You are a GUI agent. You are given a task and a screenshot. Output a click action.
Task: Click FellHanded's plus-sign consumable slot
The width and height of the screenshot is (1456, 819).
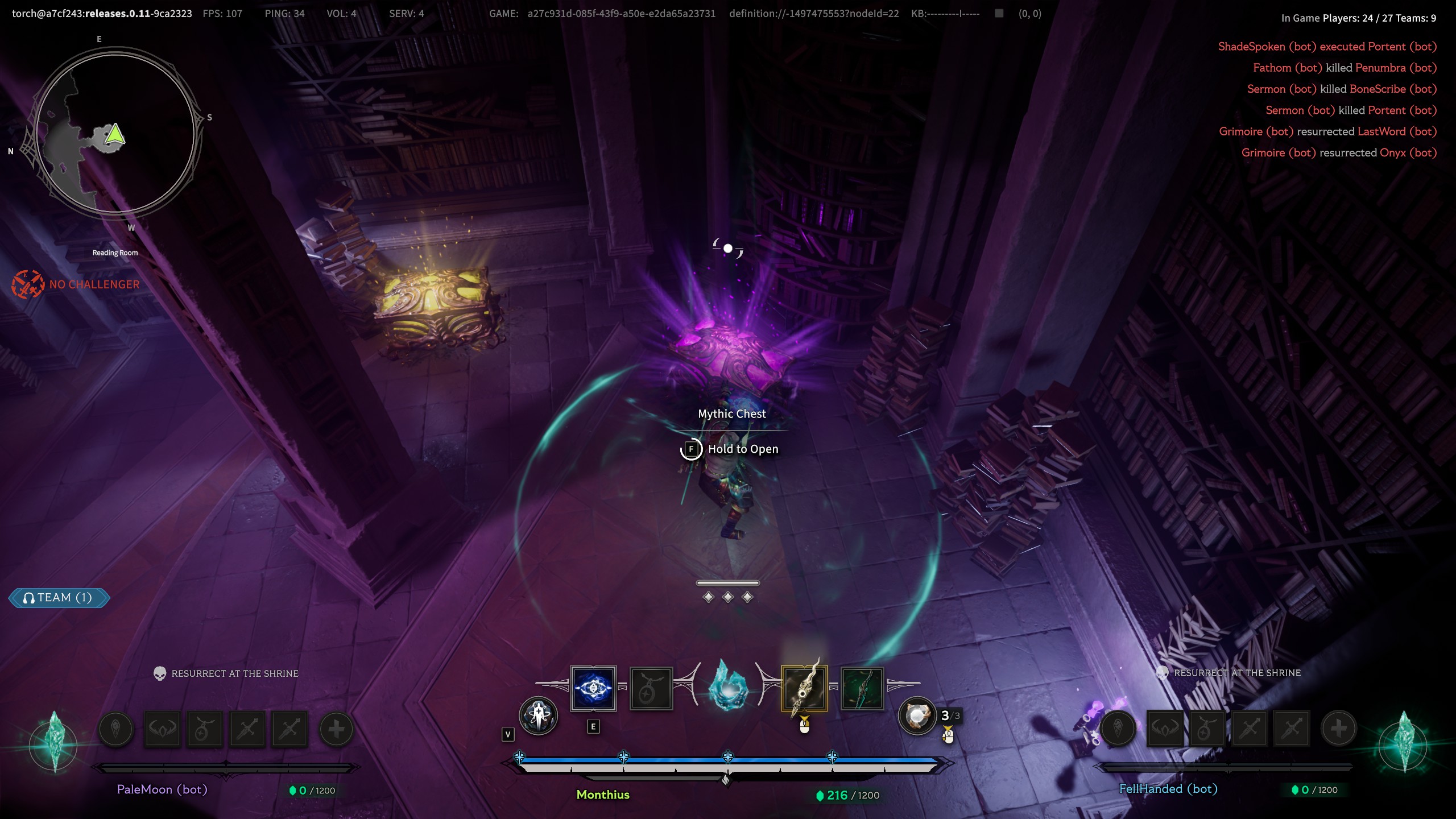click(1338, 728)
